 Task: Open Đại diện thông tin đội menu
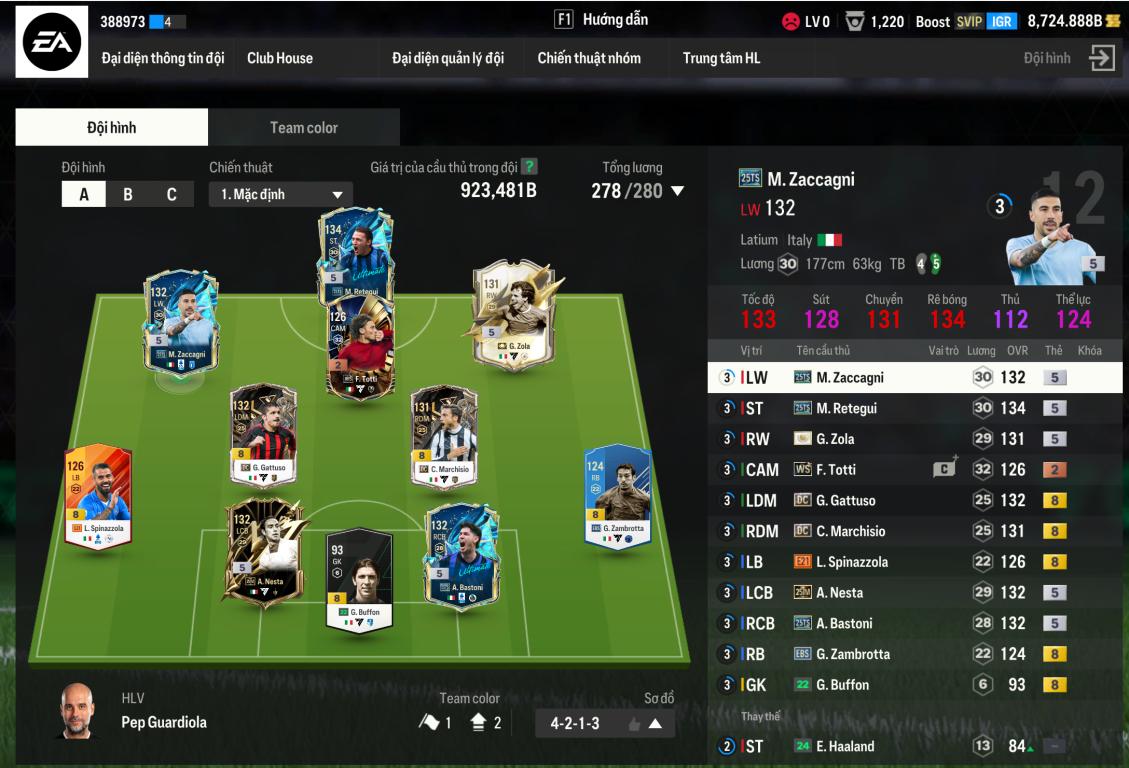pyautogui.click(x=162, y=58)
